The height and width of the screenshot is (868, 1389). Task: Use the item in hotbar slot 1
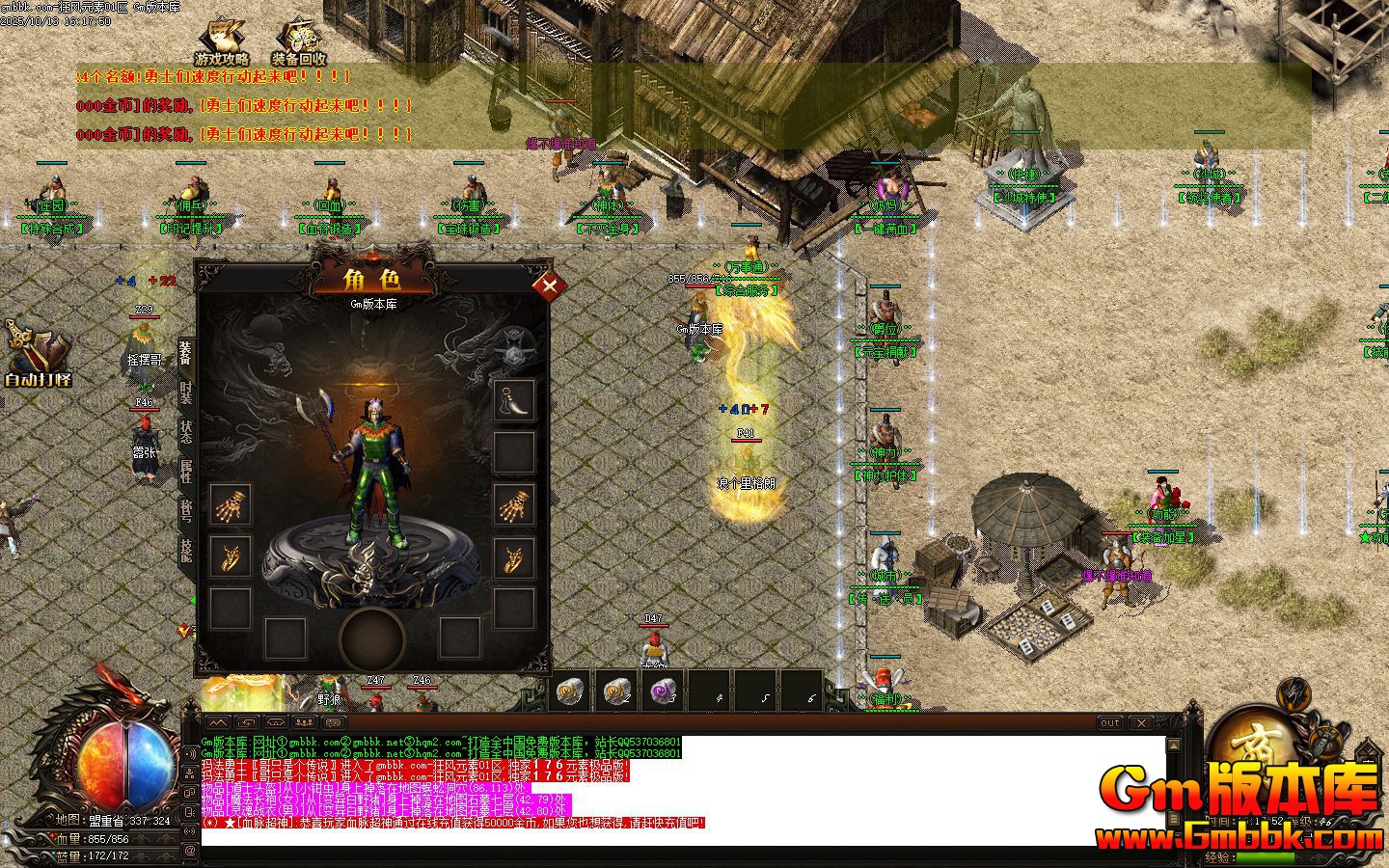click(570, 691)
